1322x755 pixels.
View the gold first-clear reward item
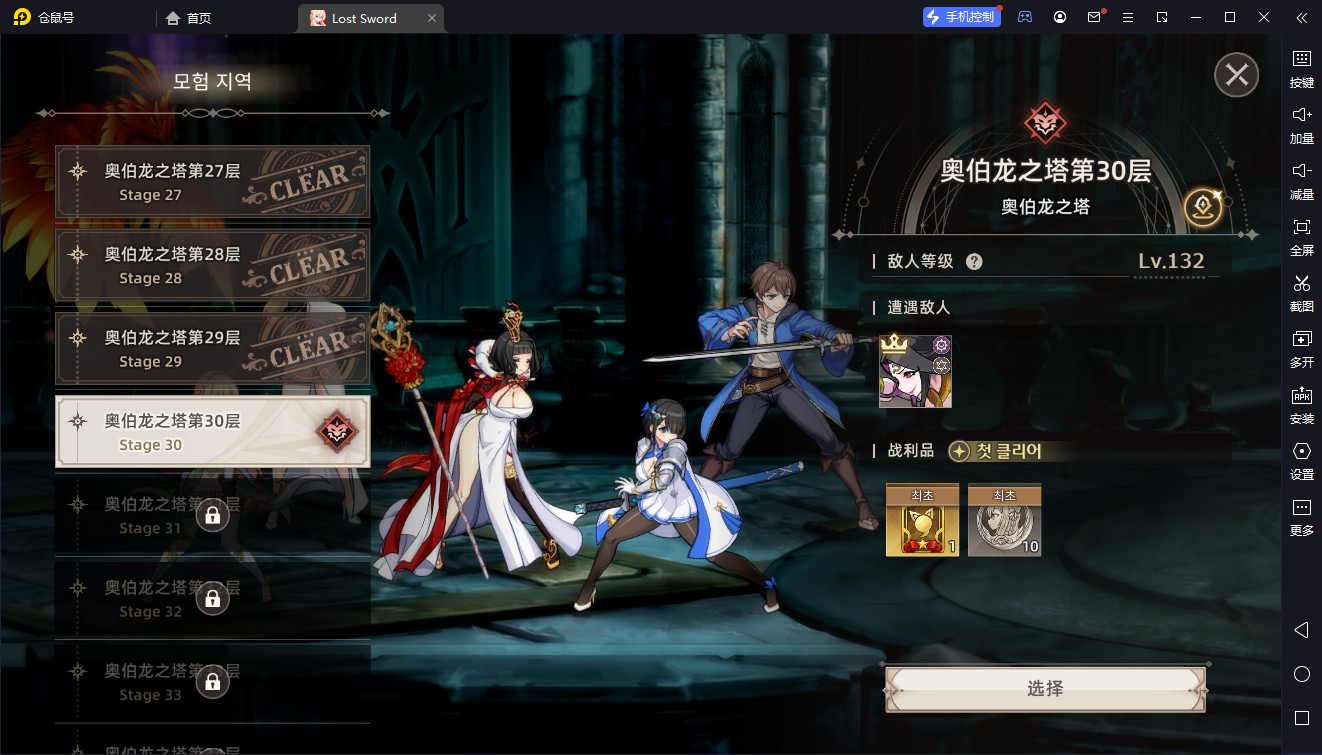click(x=922, y=521)
